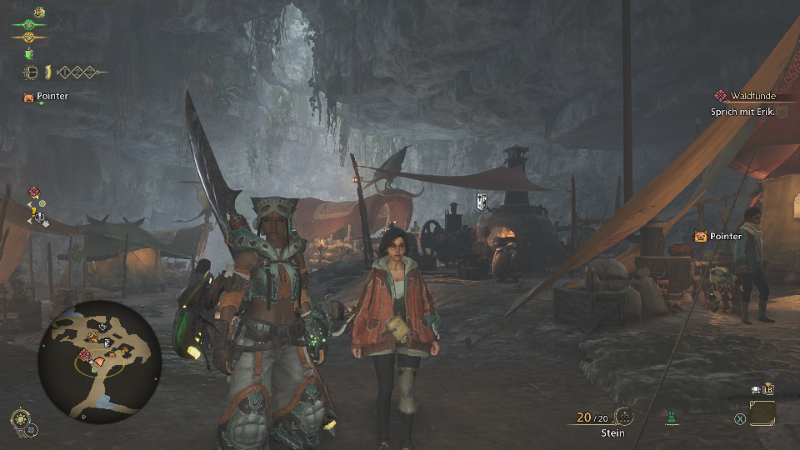Click the red quest marker on the minimap

(x=85, y=355)
